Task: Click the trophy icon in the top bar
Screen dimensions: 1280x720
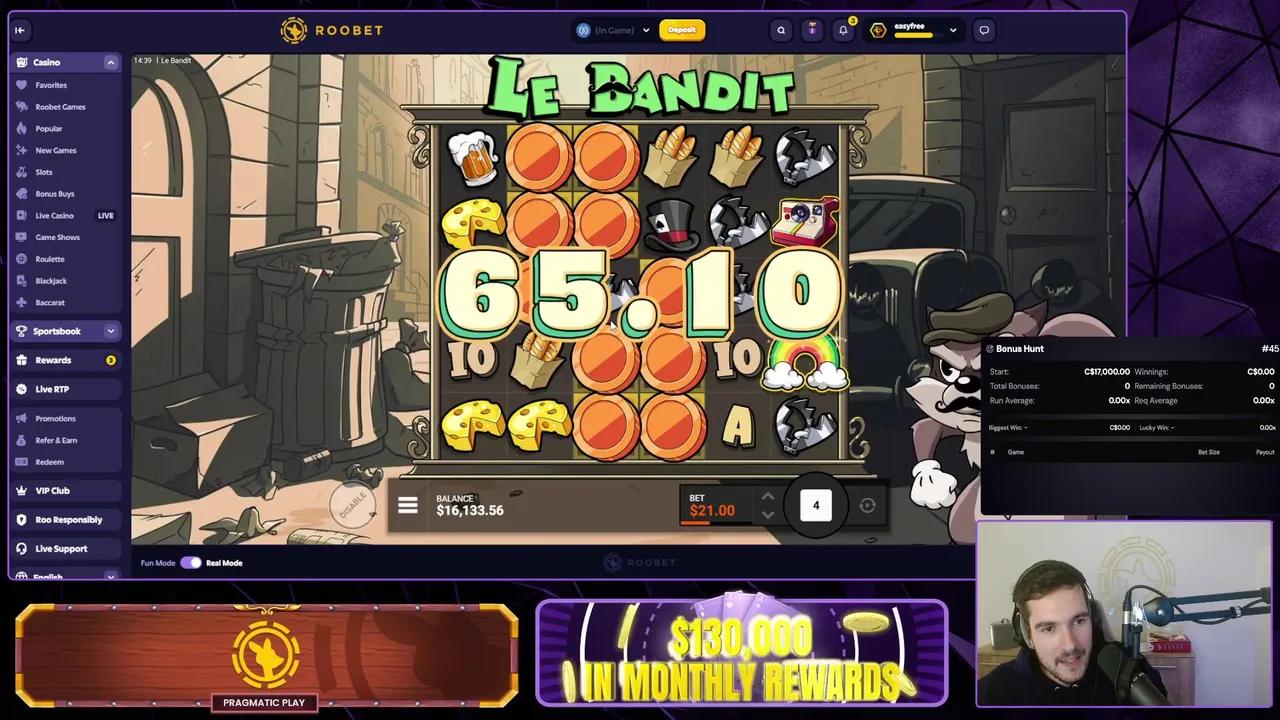Action: click(x=812, y=30)
